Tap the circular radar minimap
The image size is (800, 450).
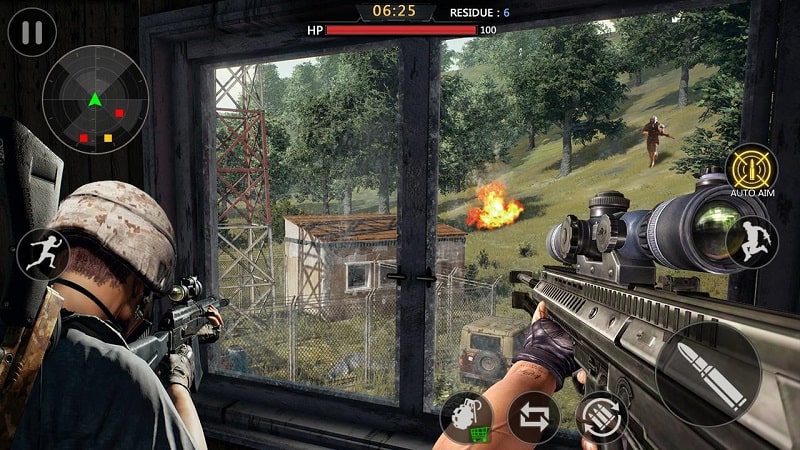pos(95,99)
